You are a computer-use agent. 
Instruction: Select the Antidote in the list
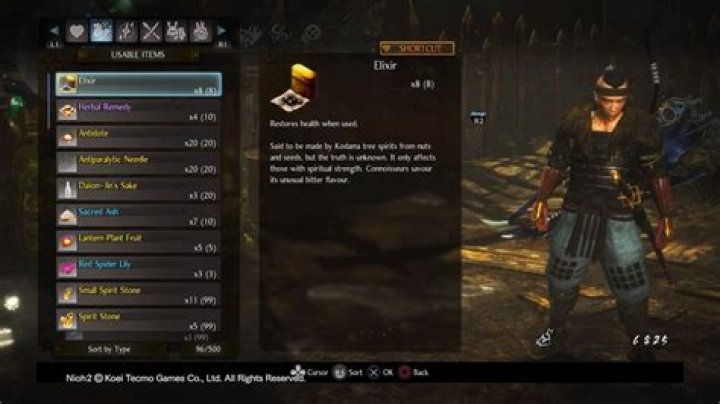[138, 137]
